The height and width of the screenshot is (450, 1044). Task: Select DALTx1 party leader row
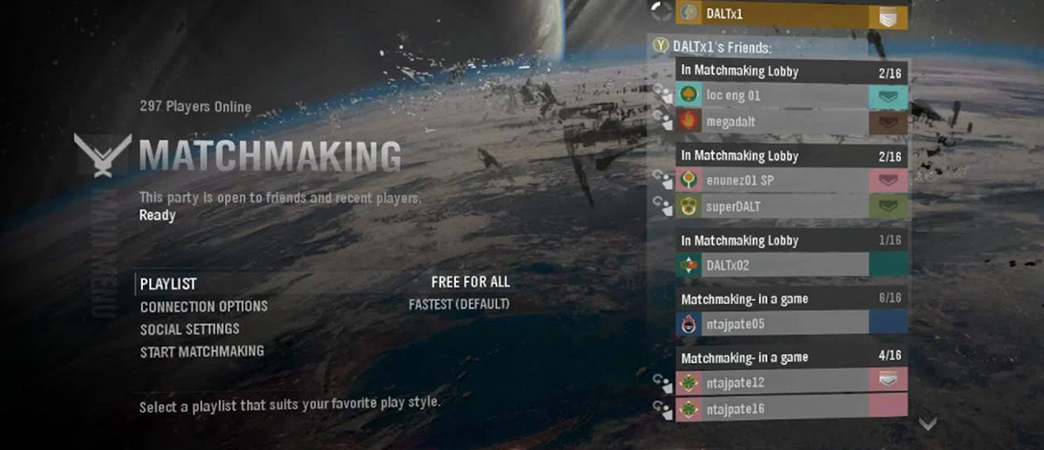coord(790,14)
